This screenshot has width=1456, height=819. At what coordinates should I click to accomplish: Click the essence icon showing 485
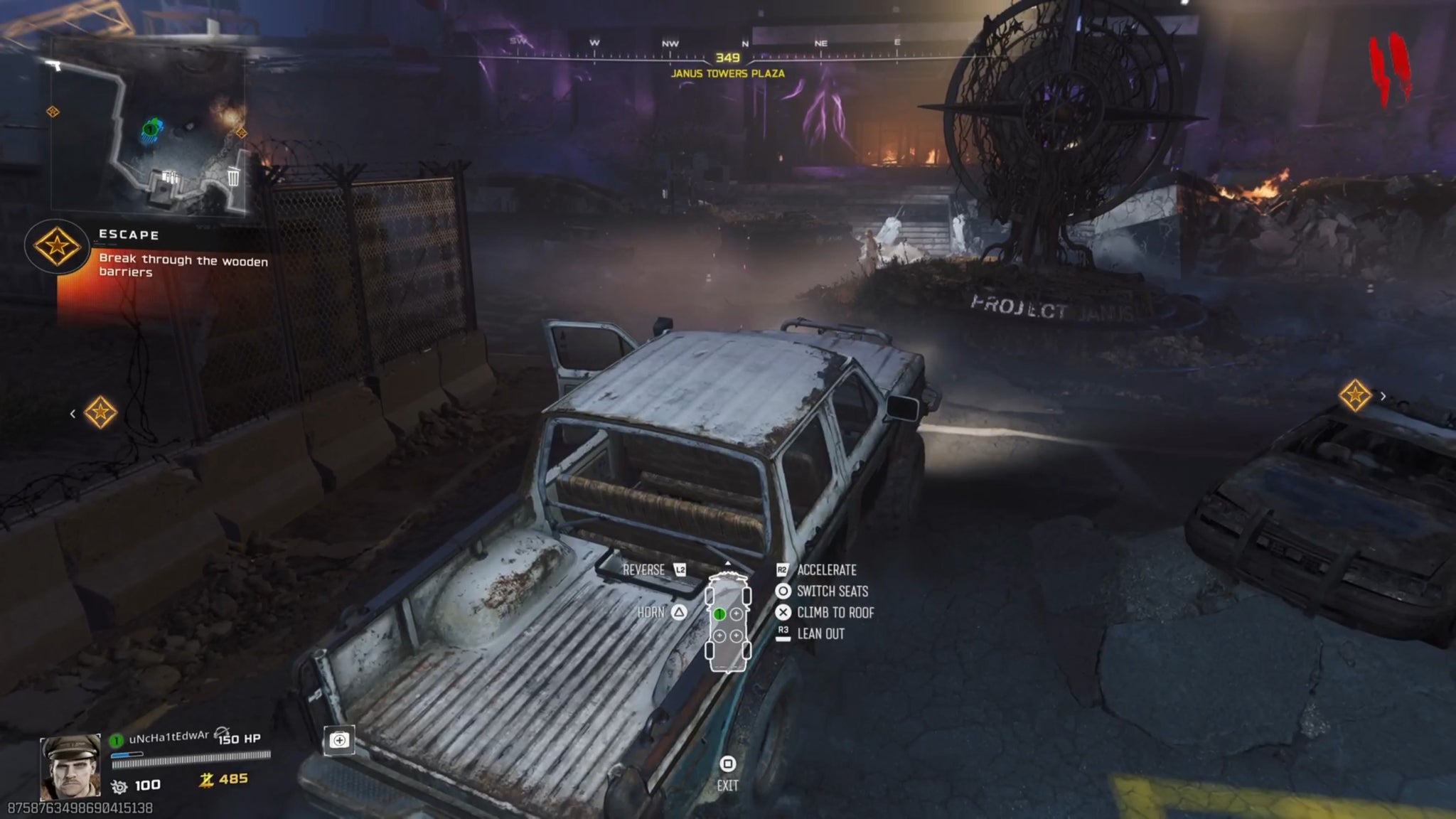click(x=206, y=780)
